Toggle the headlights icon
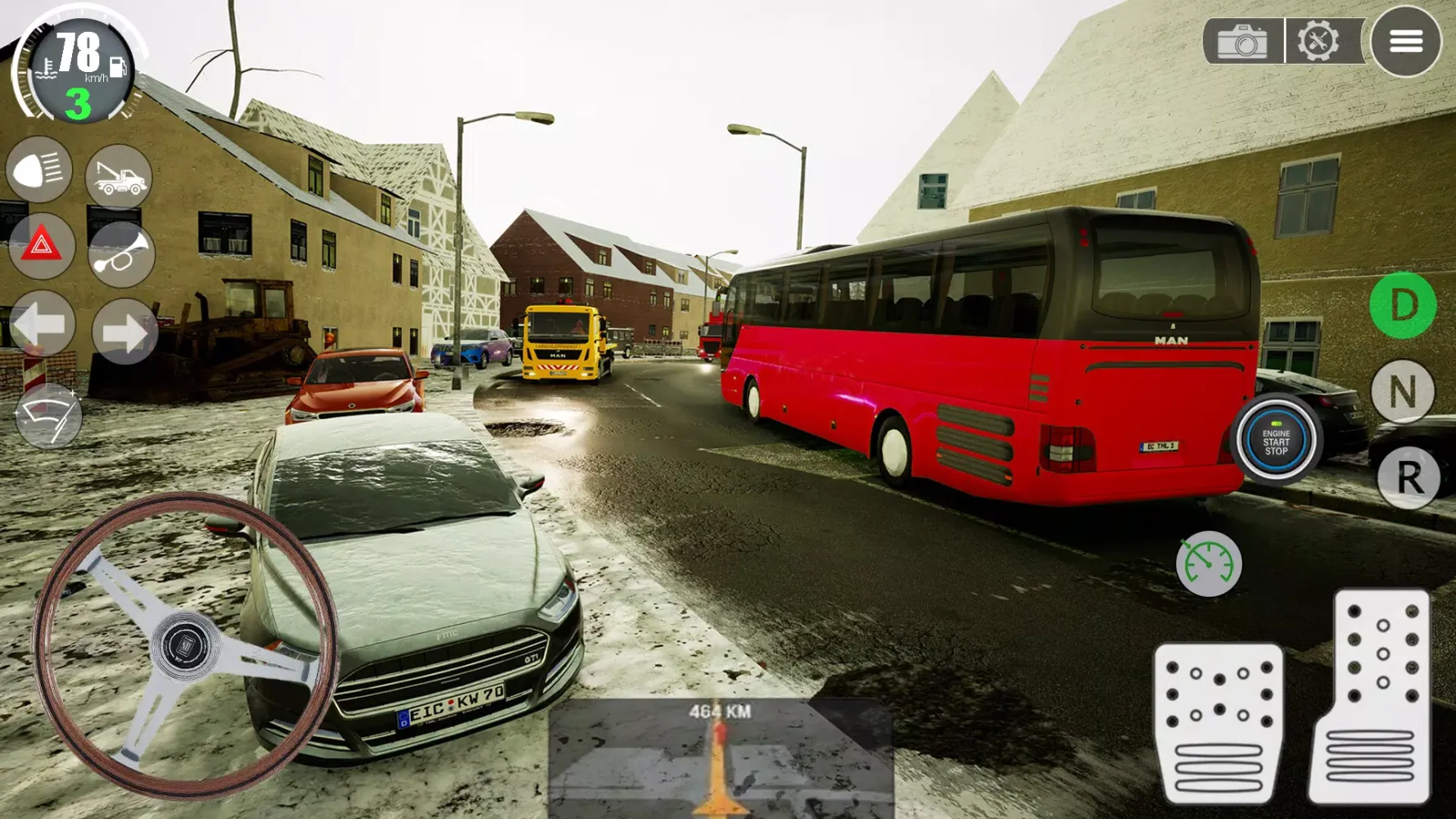The image size is (1456, 819). pos(41,170)
